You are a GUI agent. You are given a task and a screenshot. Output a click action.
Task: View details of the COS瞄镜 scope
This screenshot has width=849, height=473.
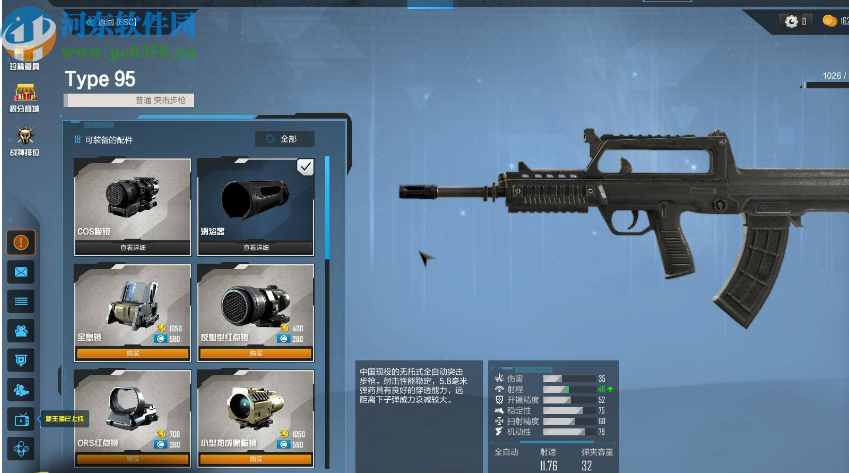[x=132, y=247]
